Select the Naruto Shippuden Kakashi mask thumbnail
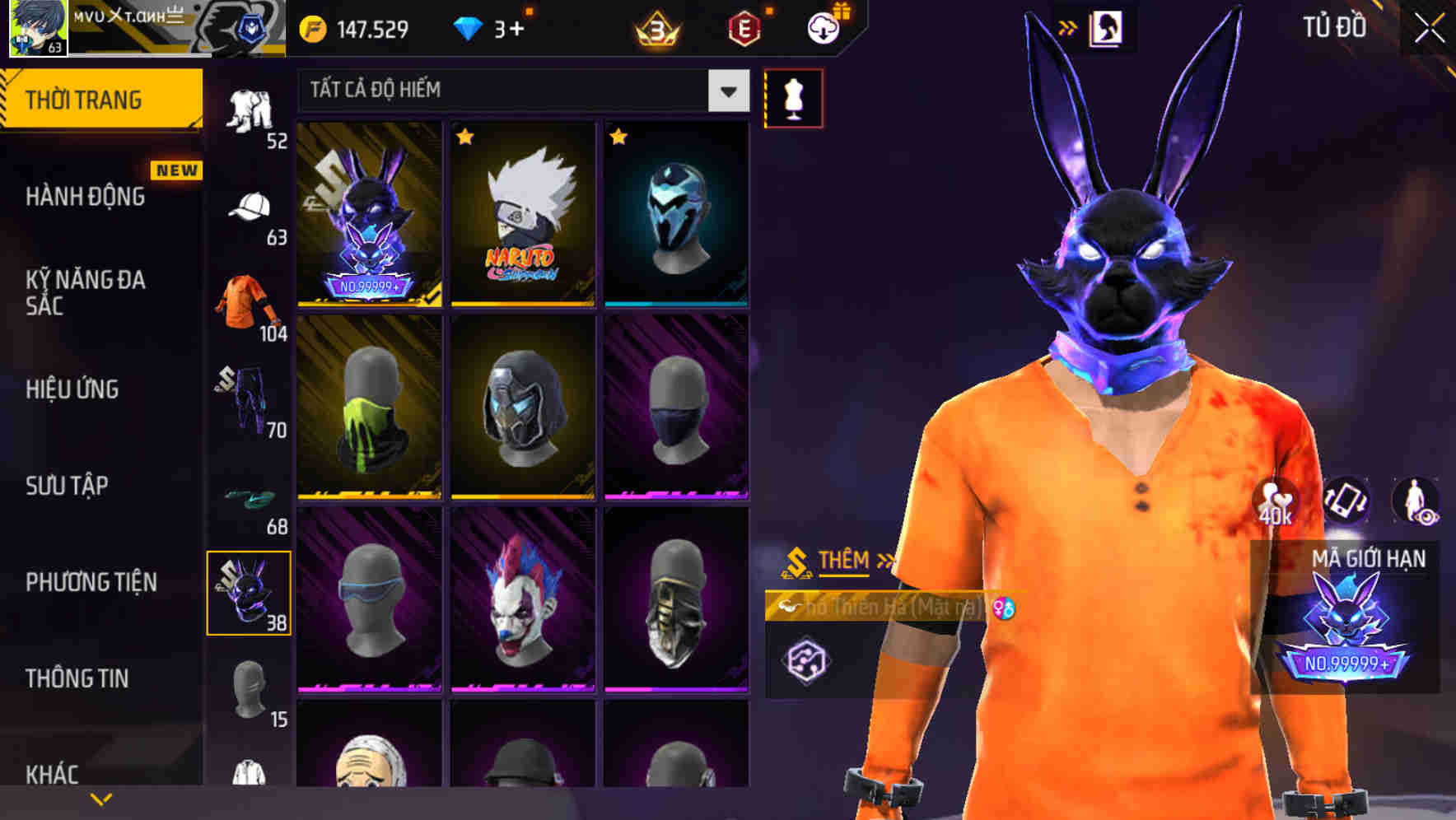The image size is (1456, 820). [x=522, y=216]
